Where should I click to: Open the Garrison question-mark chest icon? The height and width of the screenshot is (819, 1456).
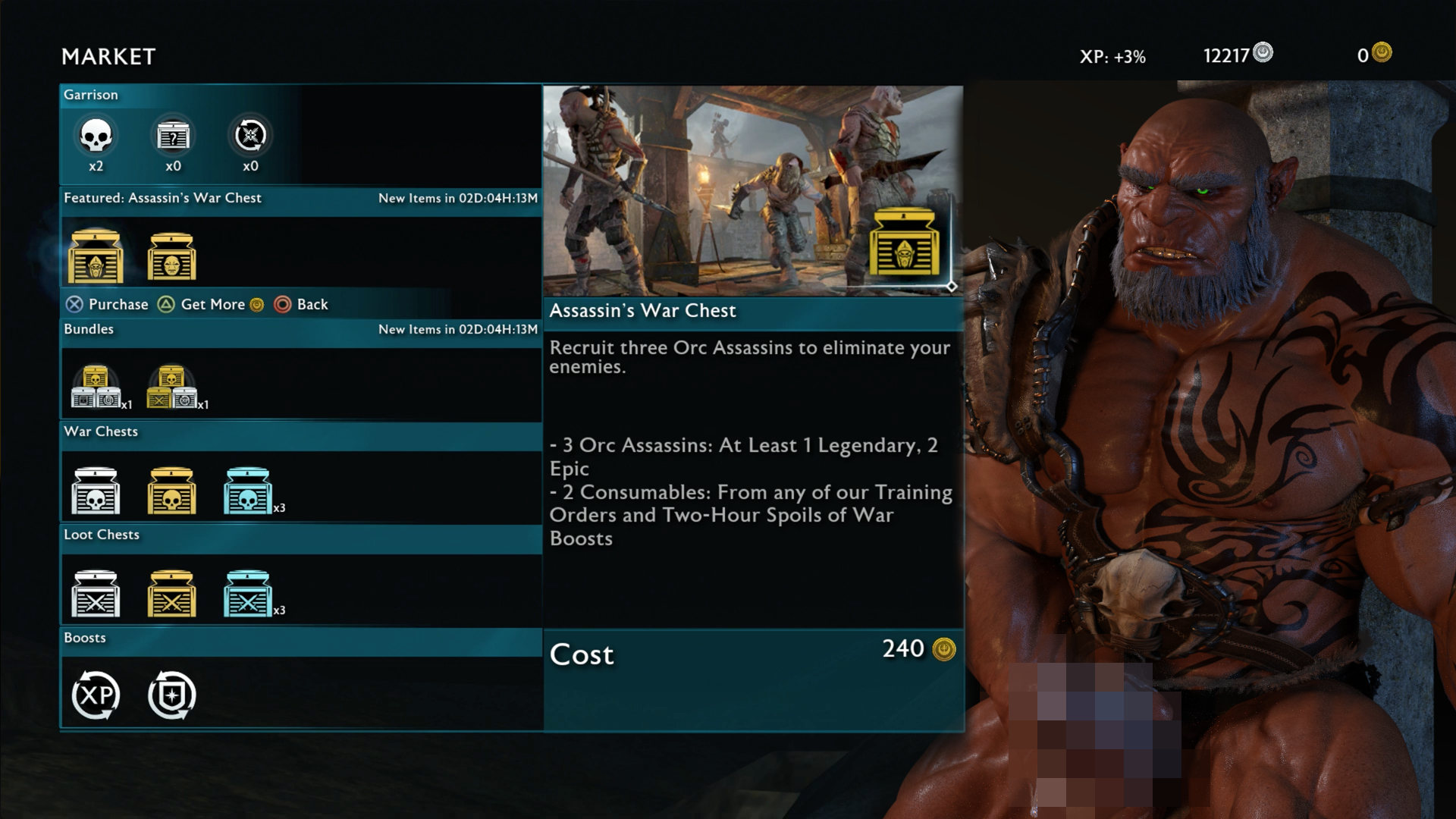[173, 136]
